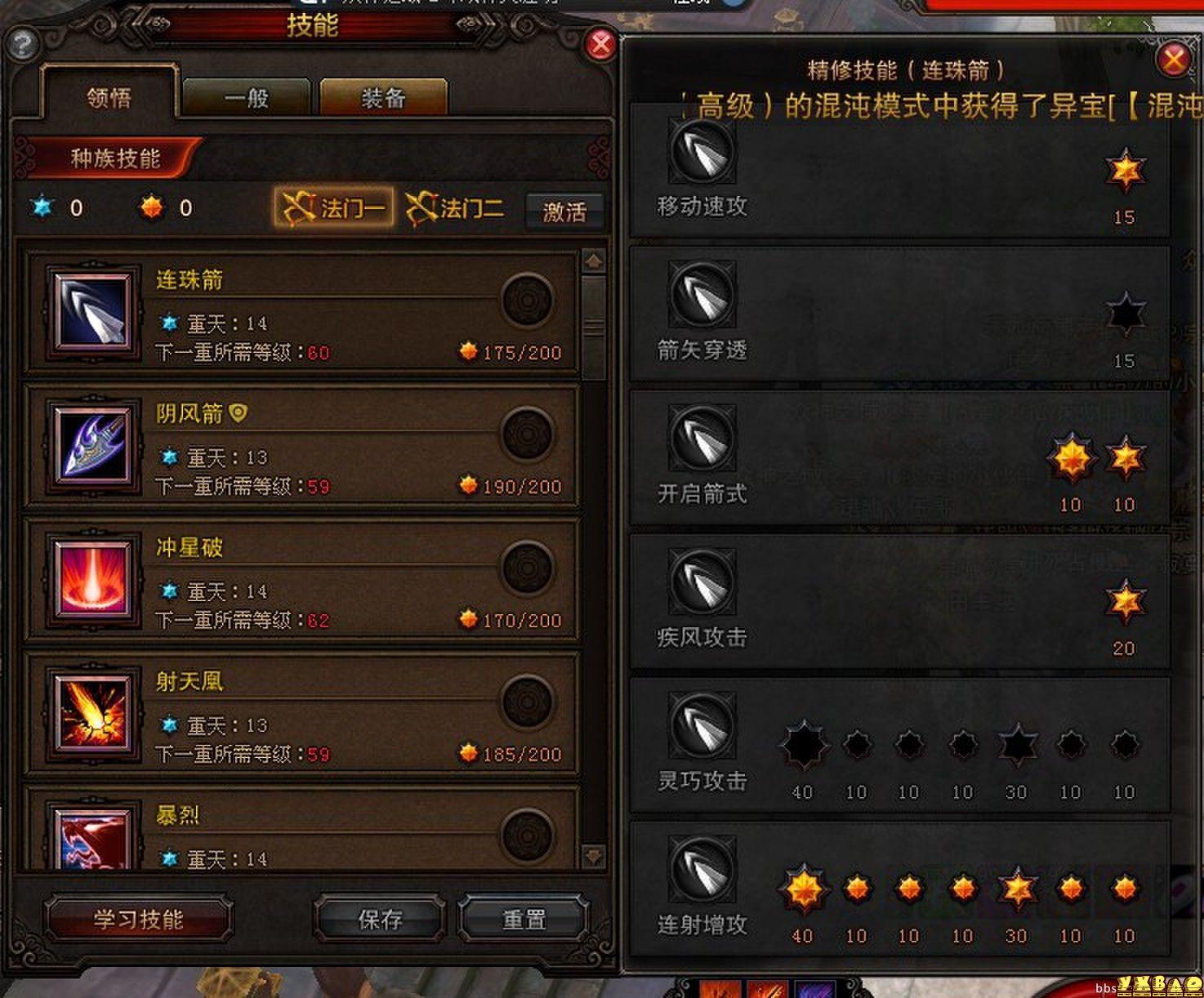Close the 精修技能 panel

pos(1174,59)
